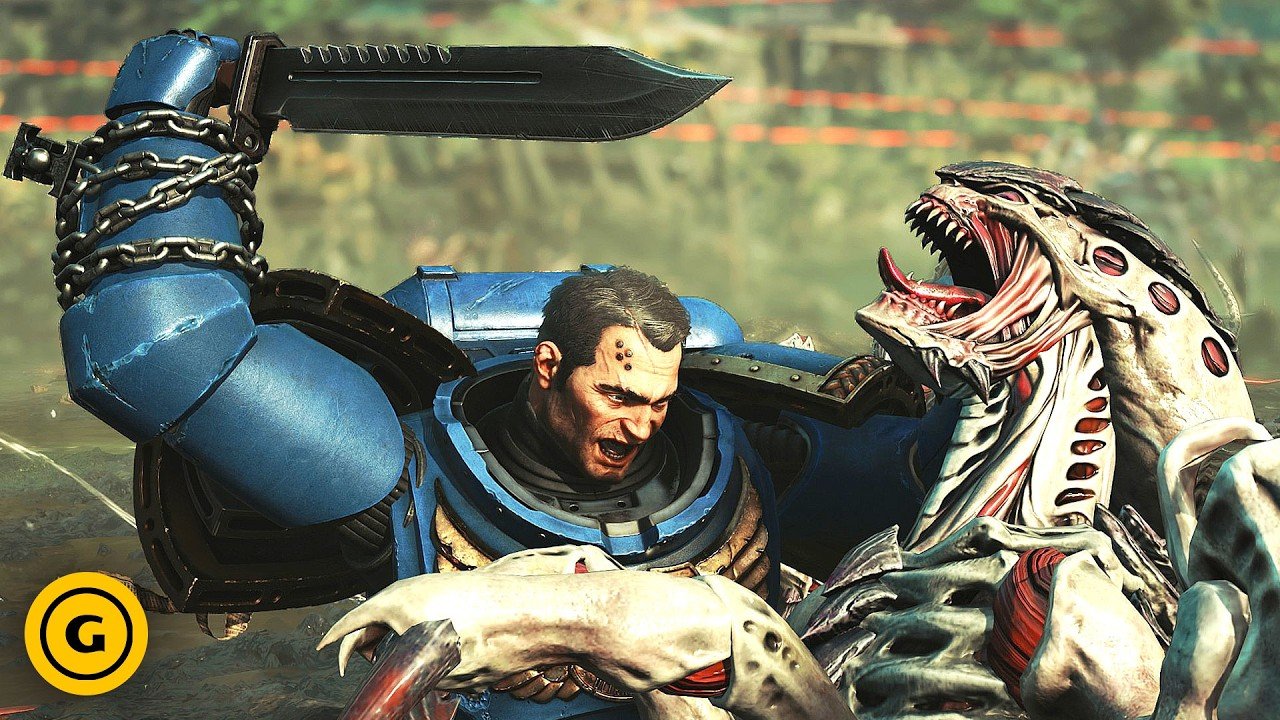Click the yellow GameSpot logo badge
The width and height of the screenshot is (1280, 720).
[x=86, y=633]
